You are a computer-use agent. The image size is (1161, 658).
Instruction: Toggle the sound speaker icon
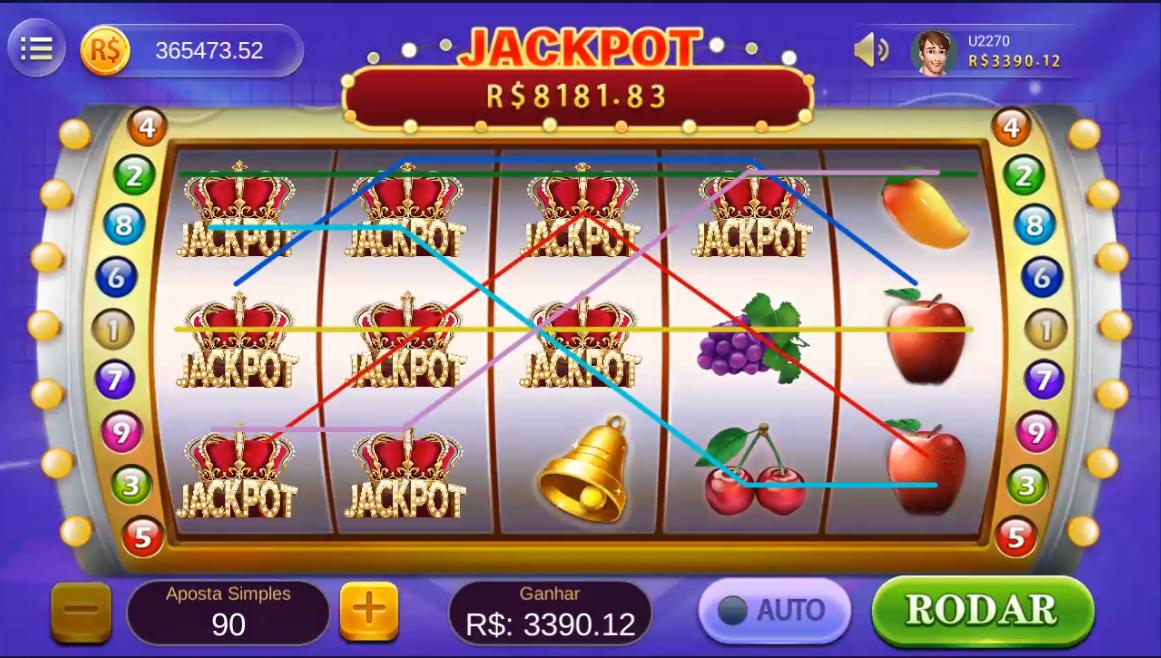coord(870,50)
